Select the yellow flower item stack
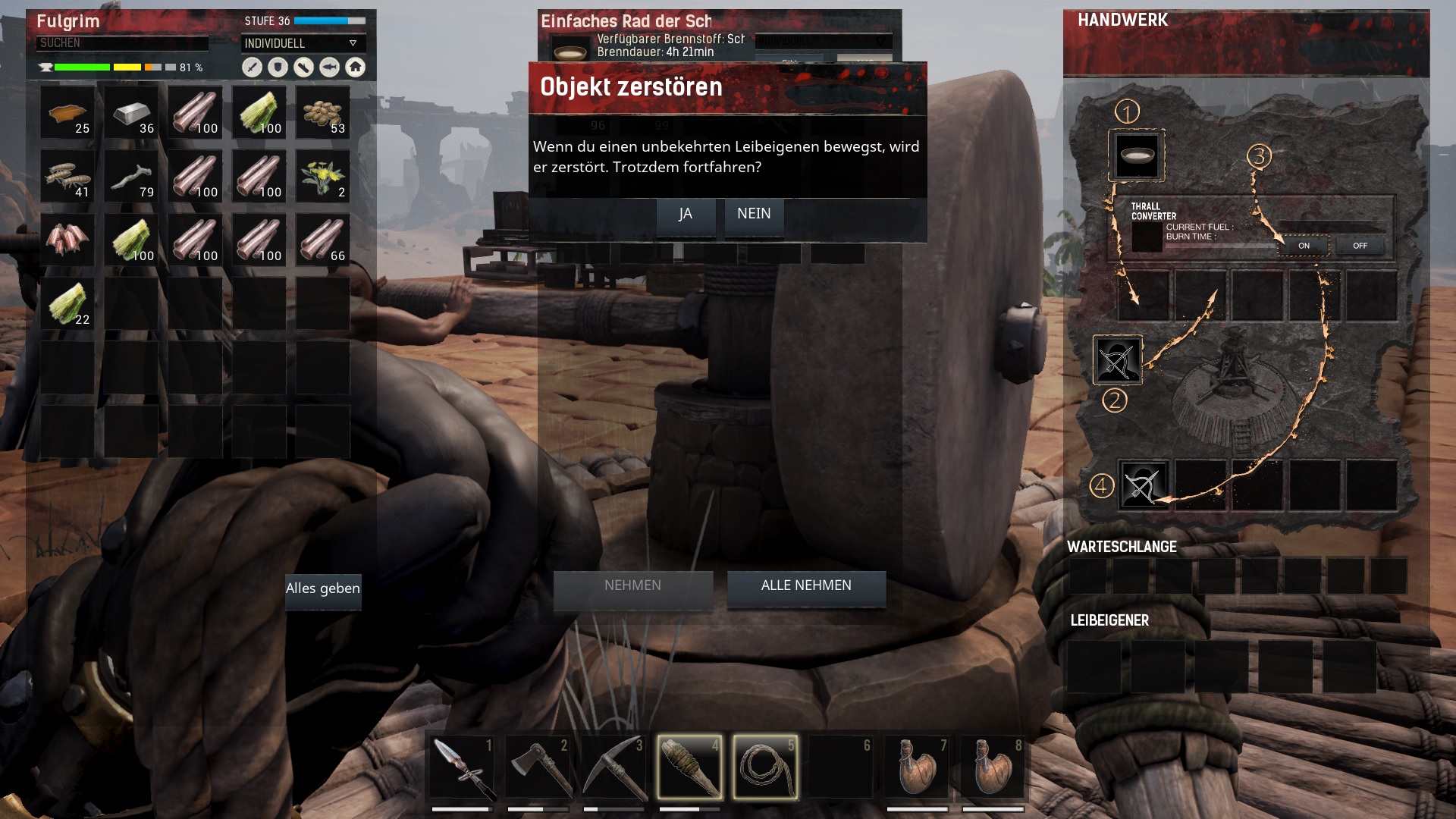 [x=323, y=177]
